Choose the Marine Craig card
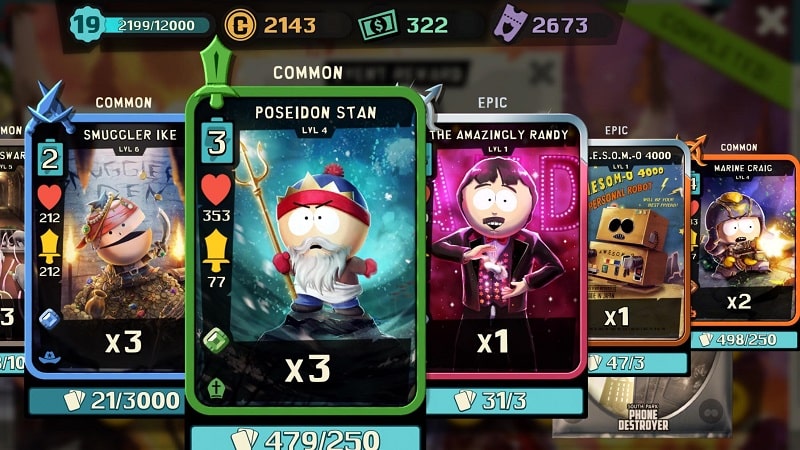 tap(742, 240)
